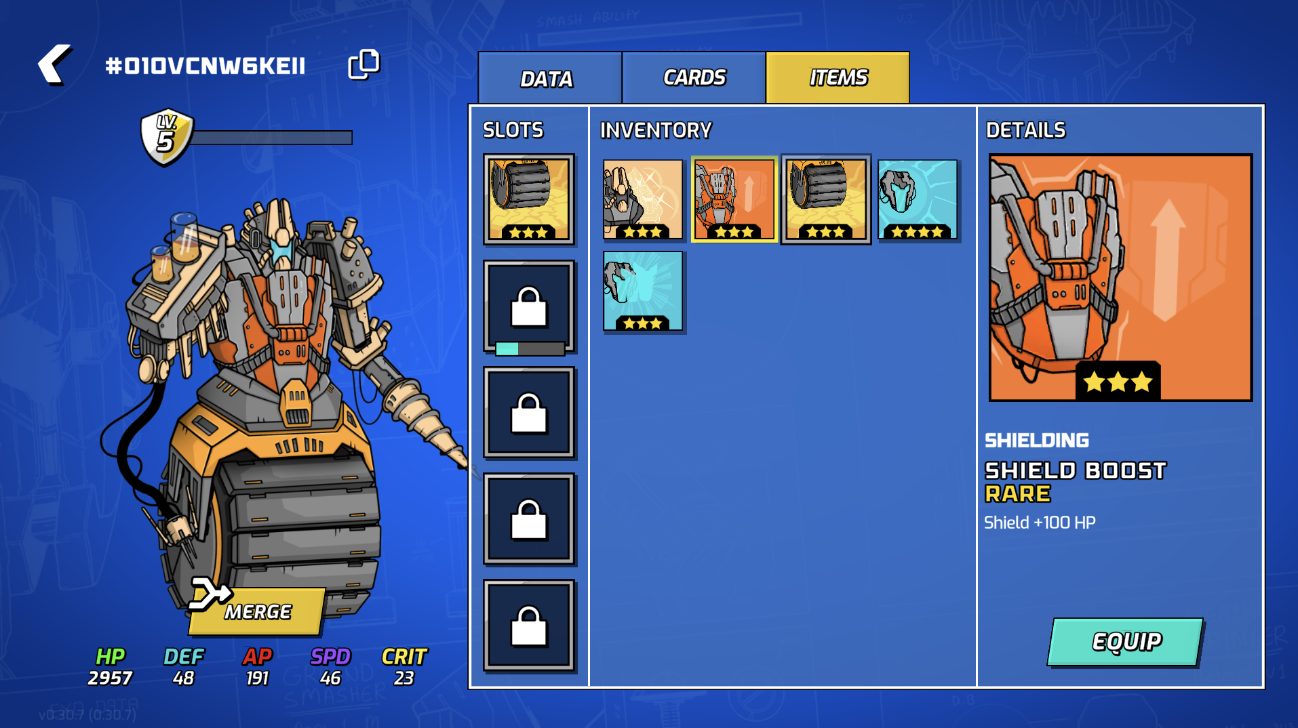Select the pale orange inventory item
This screenshot has width=1298, height=728.
tap(643, 199)
